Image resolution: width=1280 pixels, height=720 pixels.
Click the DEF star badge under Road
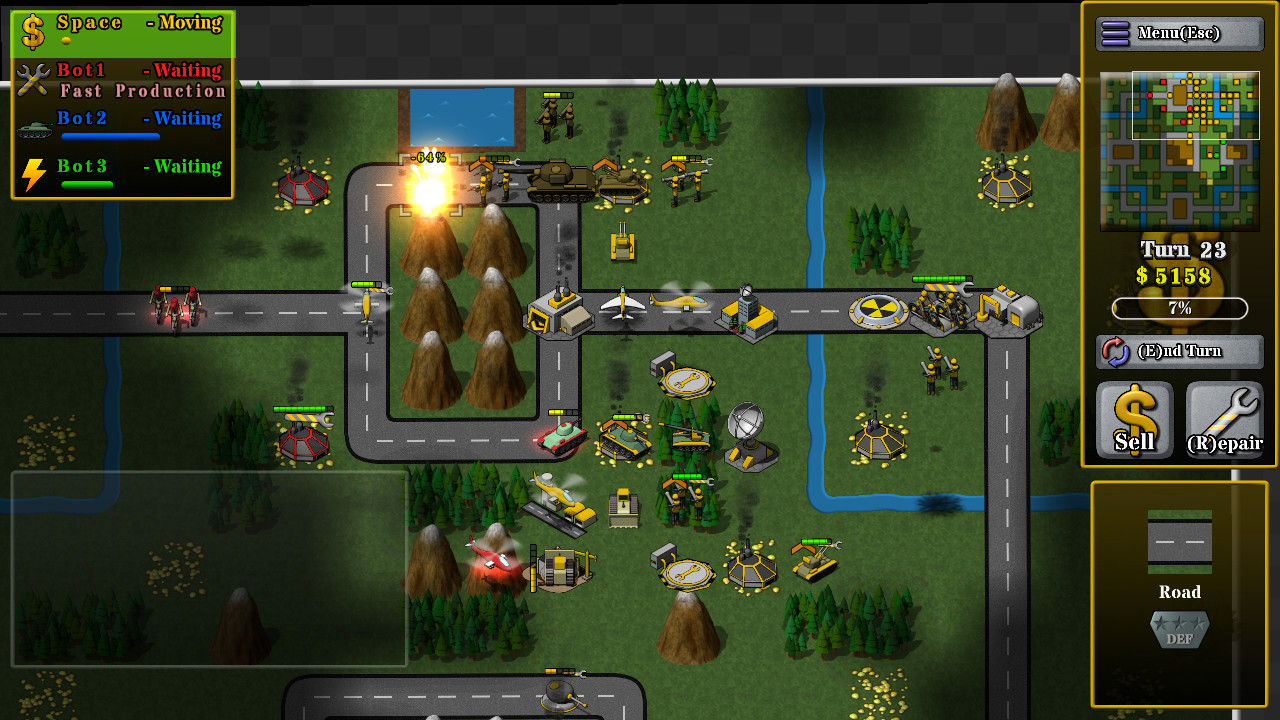point(1180,630)
